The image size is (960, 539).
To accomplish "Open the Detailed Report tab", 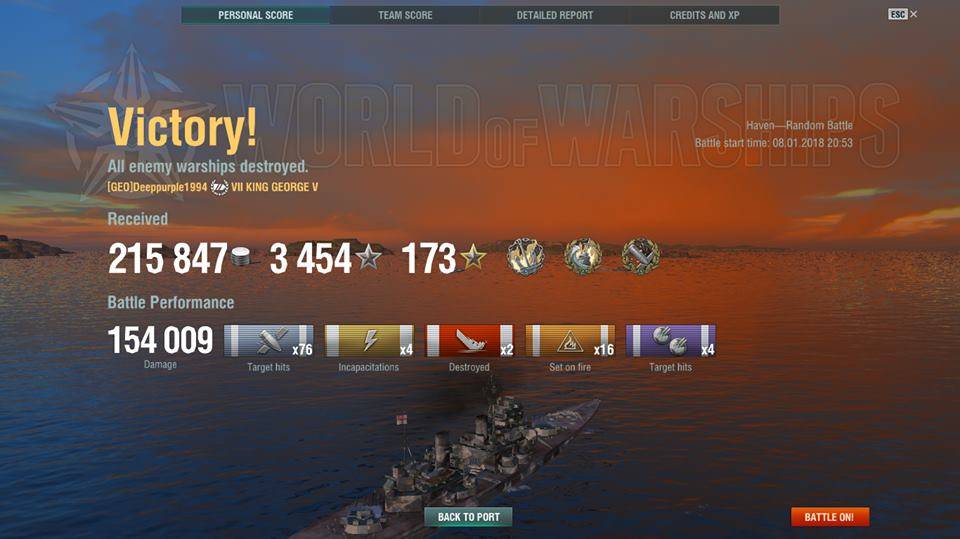I will tap(554, 15).
